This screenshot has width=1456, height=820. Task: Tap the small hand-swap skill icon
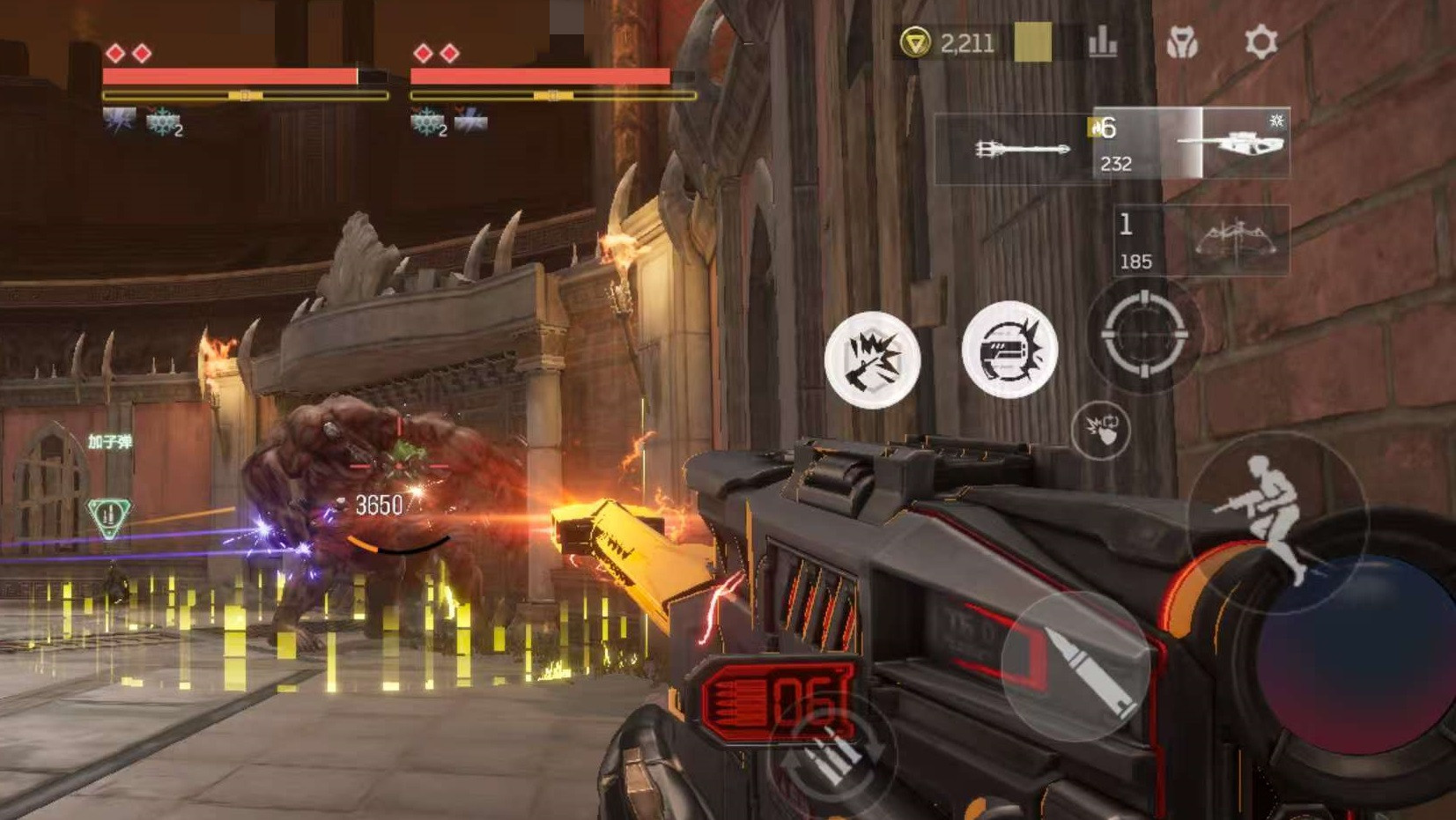pos(1101,430)
